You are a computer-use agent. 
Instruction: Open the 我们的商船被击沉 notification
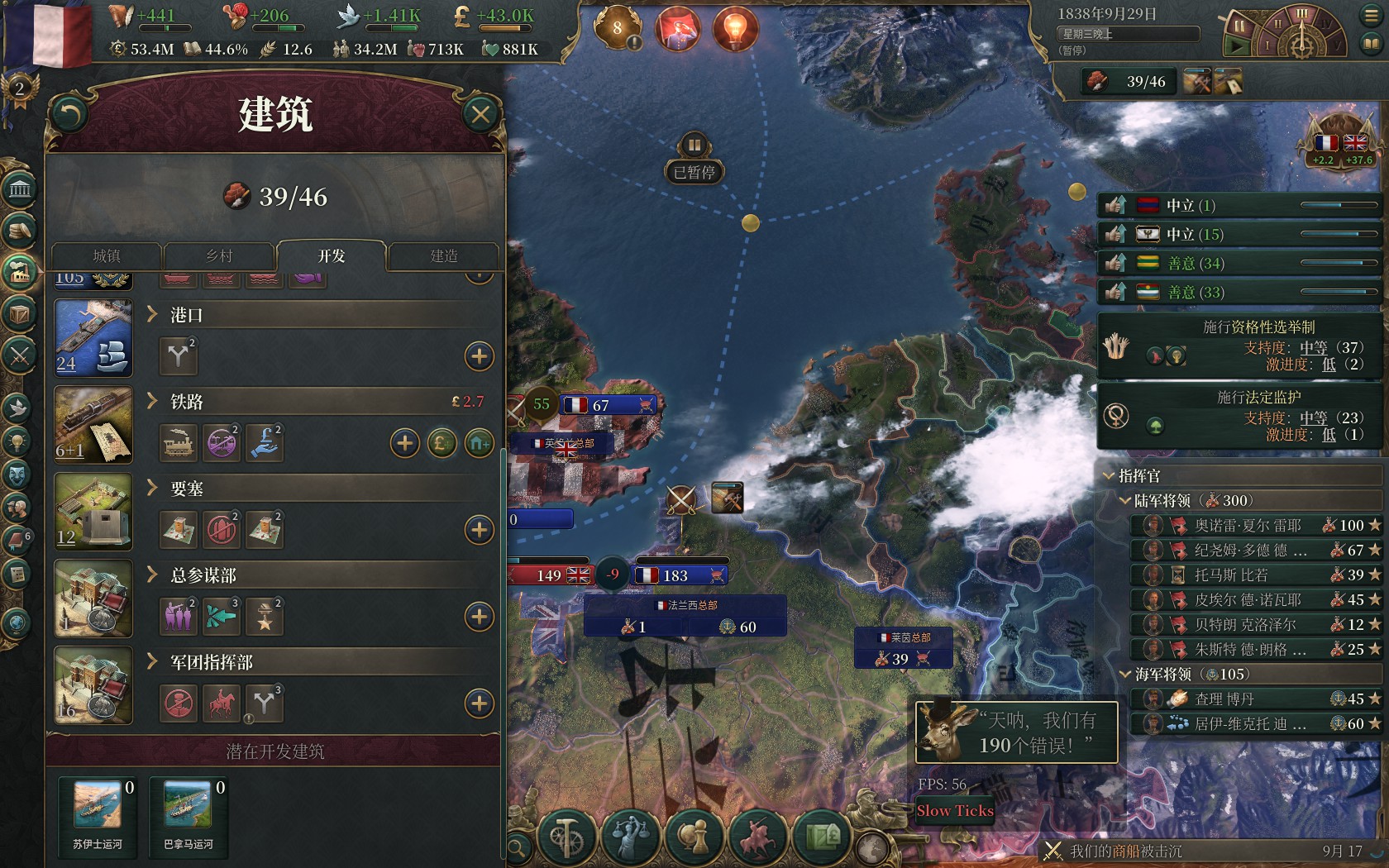tap(1125, 851)
